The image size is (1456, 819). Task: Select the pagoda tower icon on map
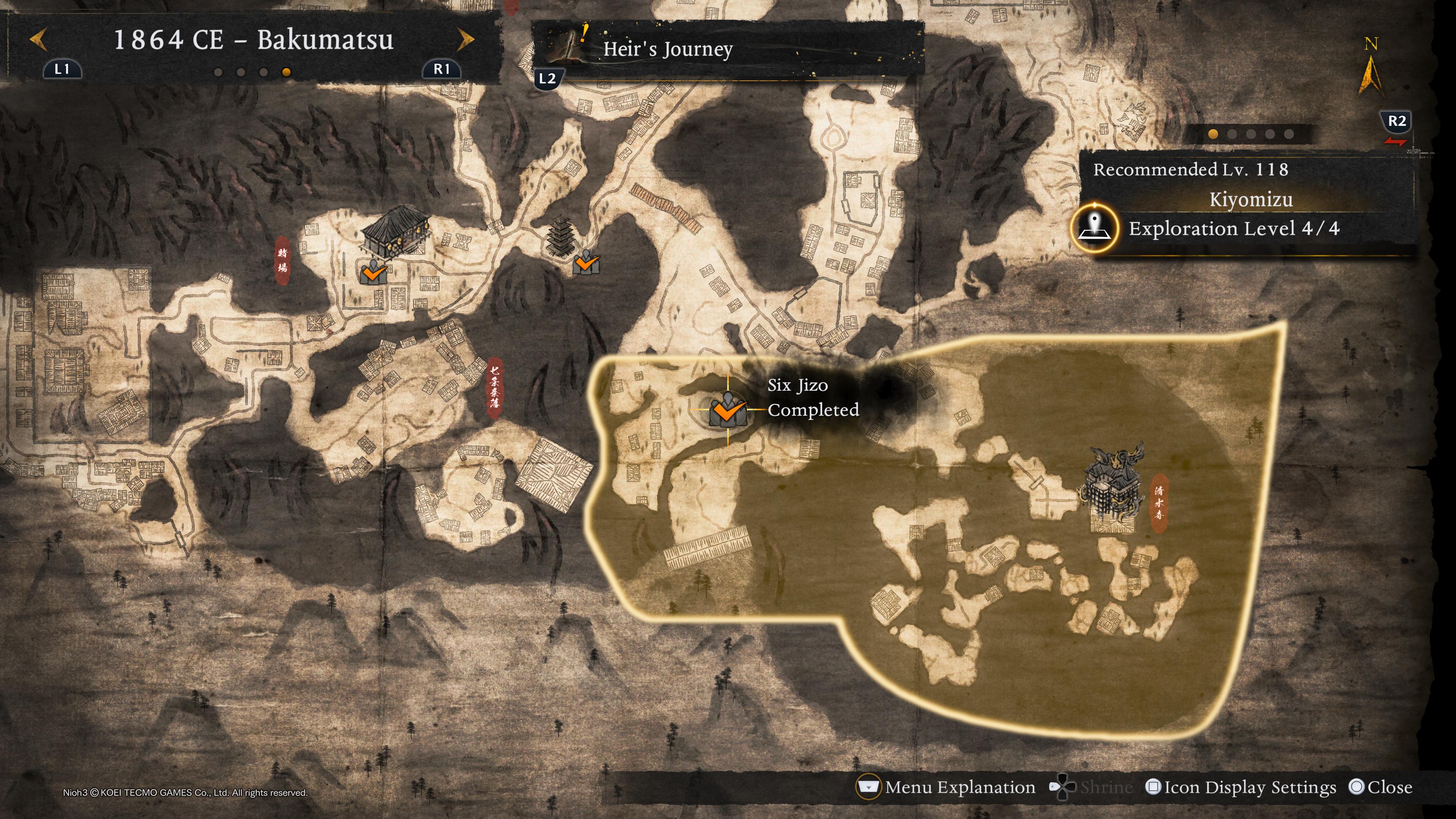[x=560, y=236]
